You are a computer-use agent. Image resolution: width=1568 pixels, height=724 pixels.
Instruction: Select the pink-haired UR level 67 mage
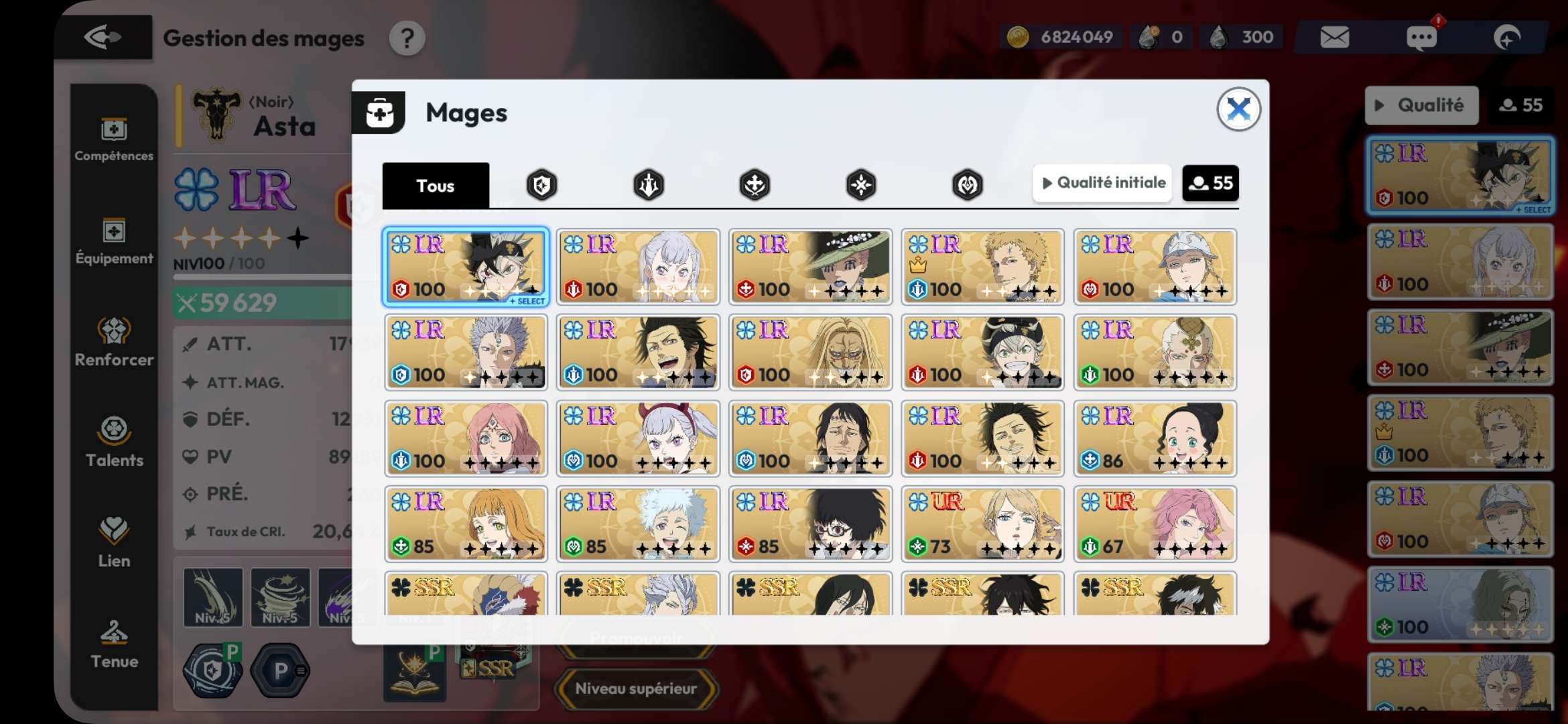click(x=1155, y=524)
